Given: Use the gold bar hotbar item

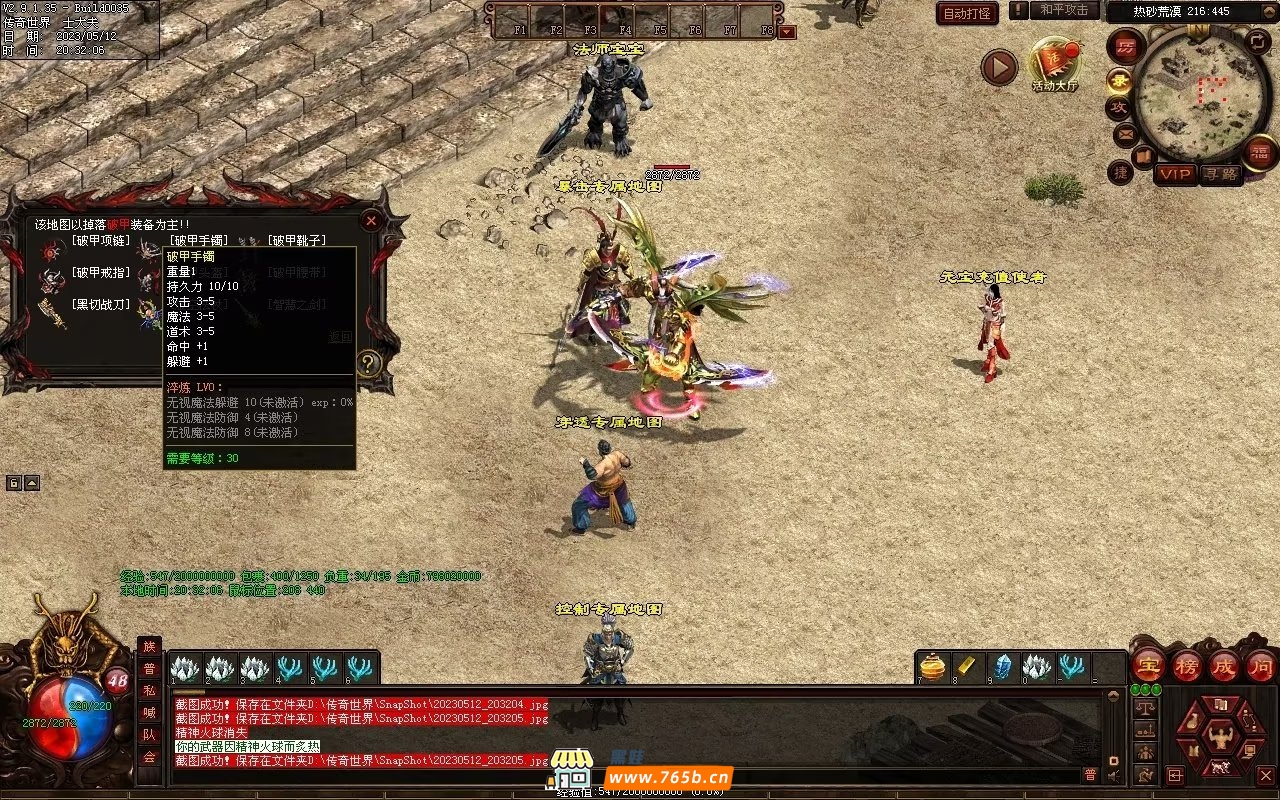Looking at the screenshot, I should pos(968,666).
